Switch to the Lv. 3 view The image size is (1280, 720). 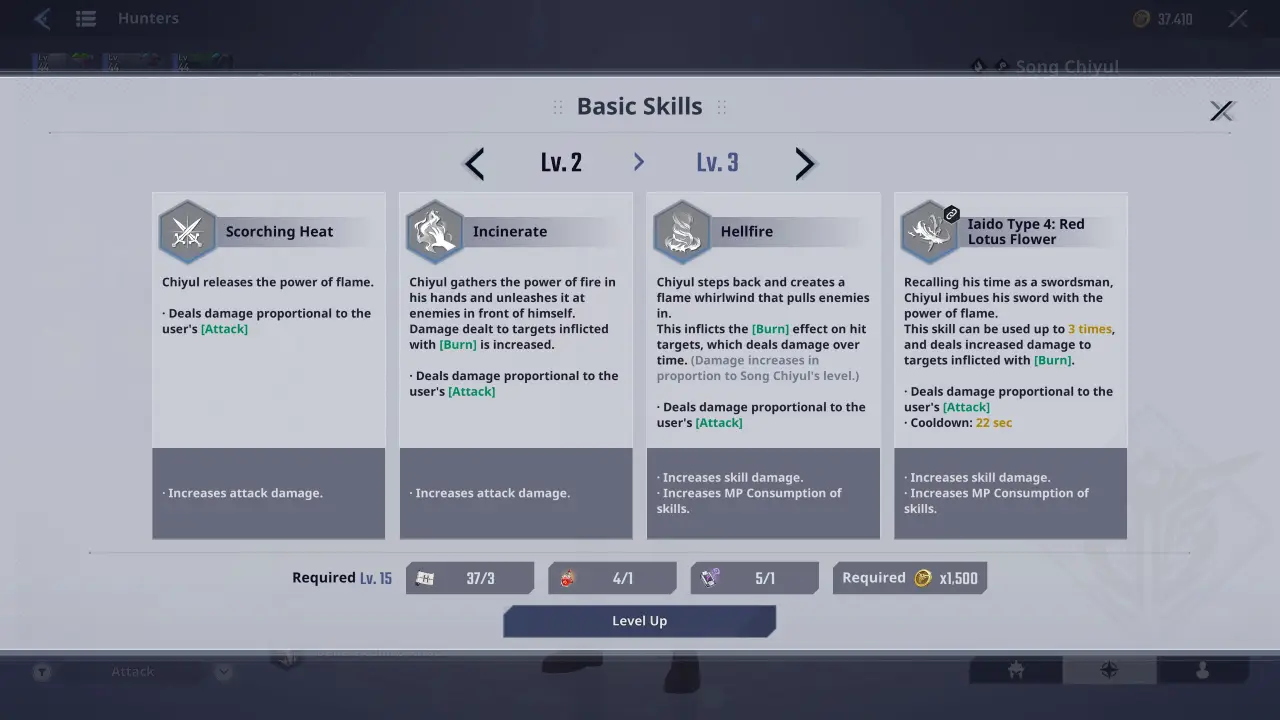[x=717, y=162]
